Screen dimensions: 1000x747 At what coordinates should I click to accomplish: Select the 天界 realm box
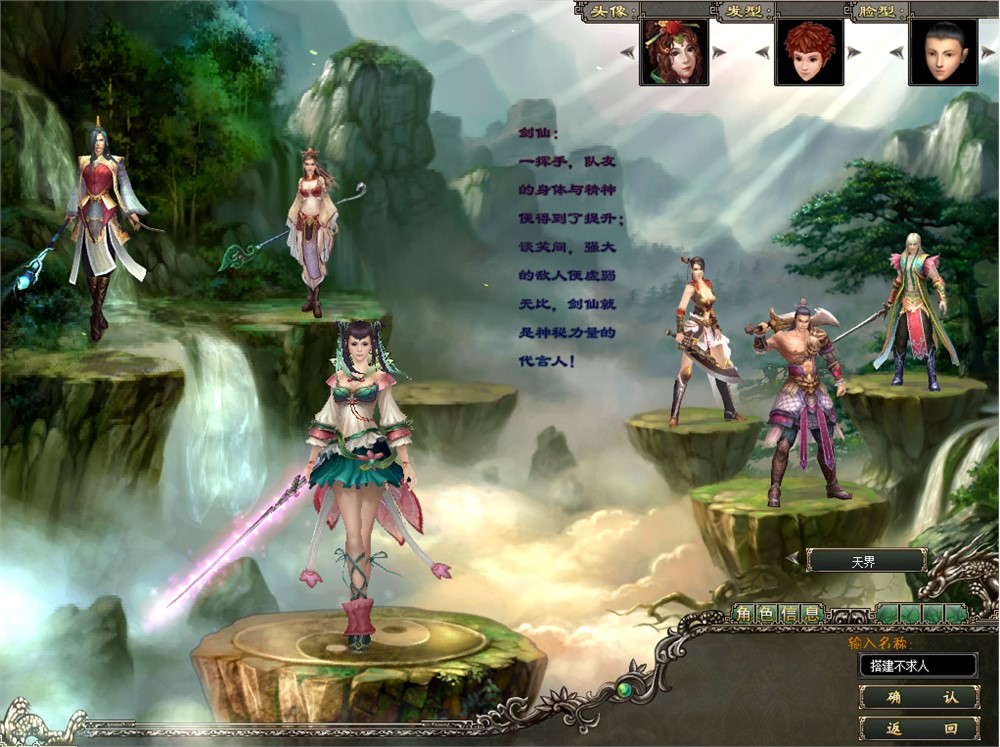(x=865, y=561)
